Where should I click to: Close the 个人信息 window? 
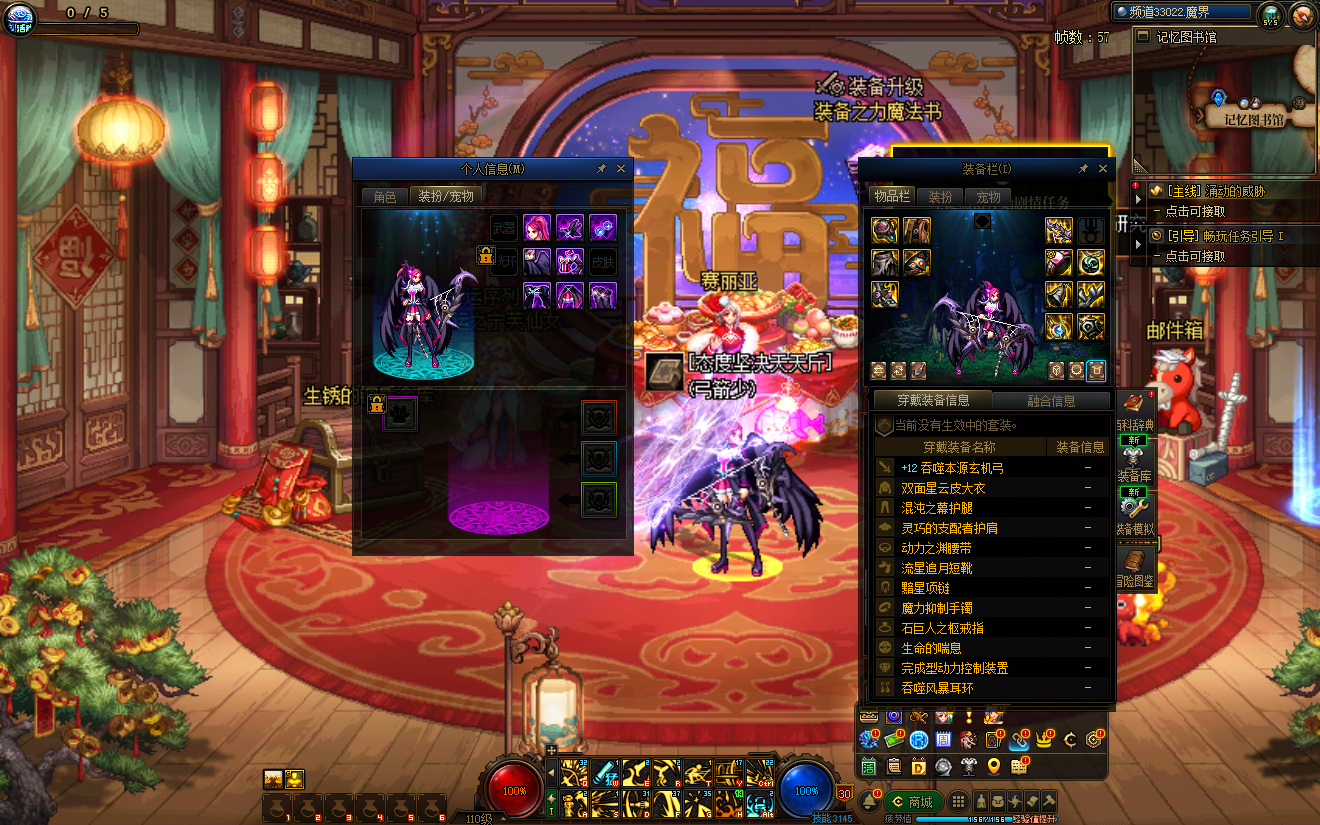click(x=621, y=170)
